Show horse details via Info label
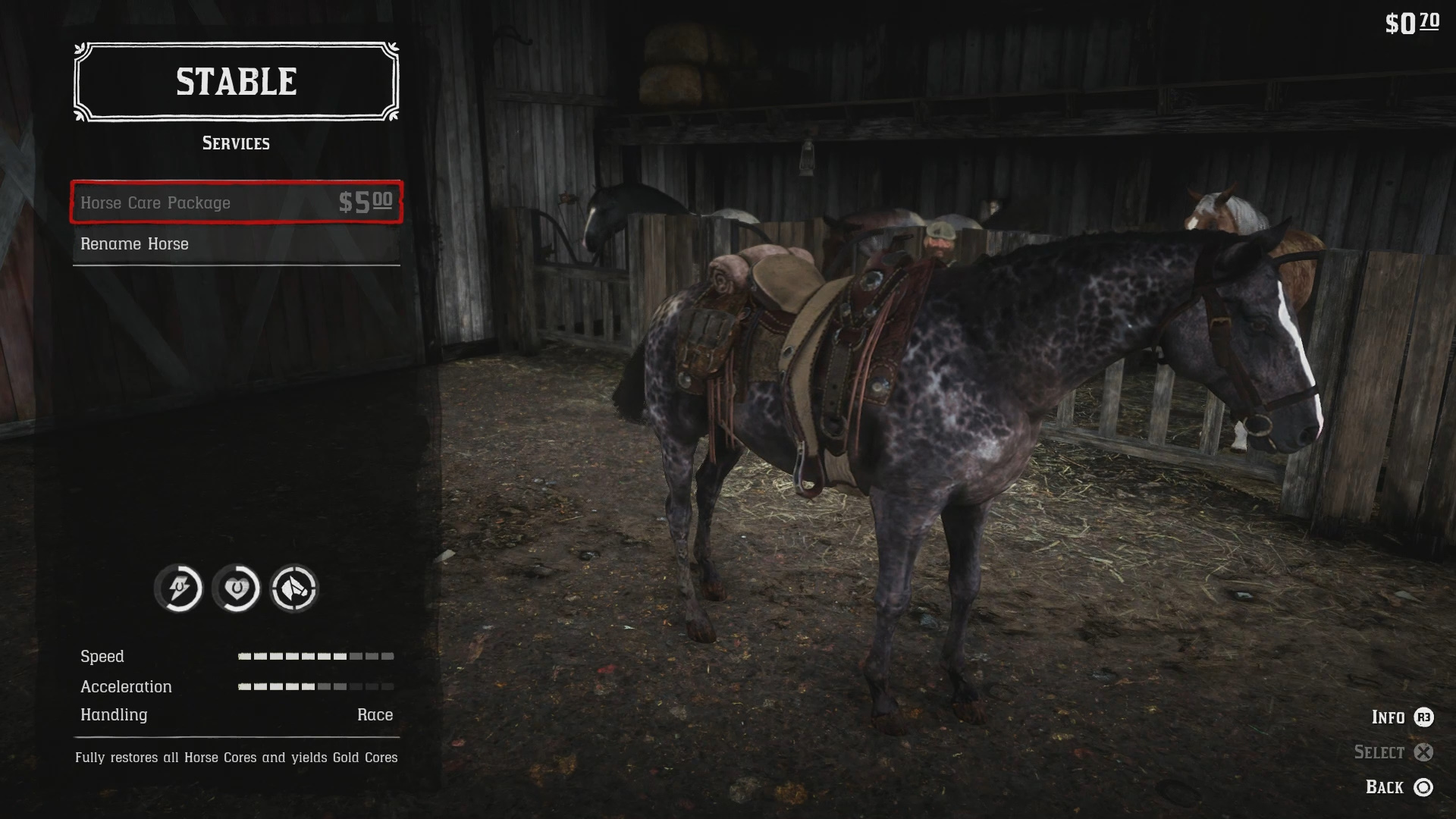 tap(1388, 717)
